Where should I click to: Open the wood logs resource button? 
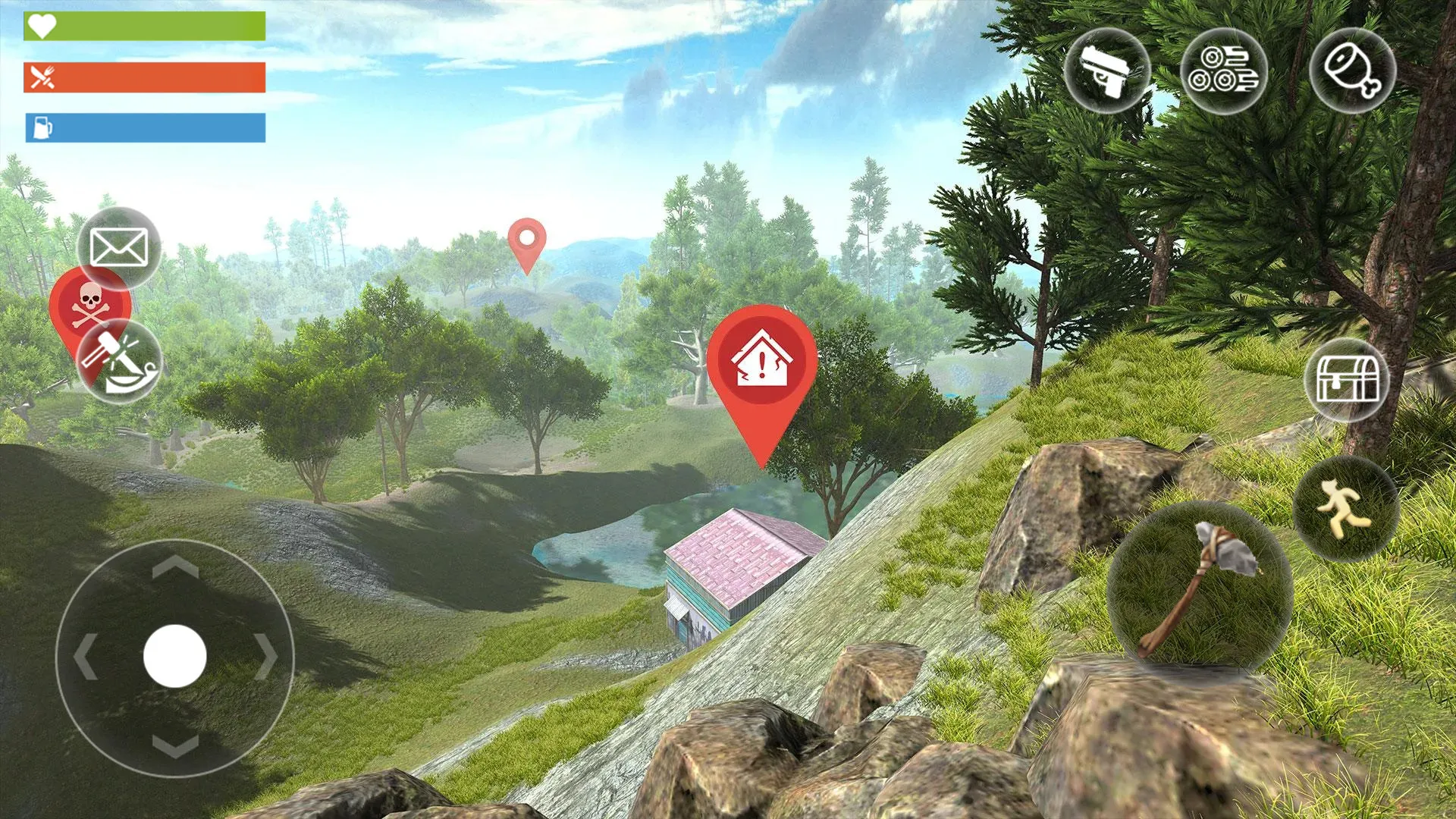pyautogui.click(x=1223, y=71)
